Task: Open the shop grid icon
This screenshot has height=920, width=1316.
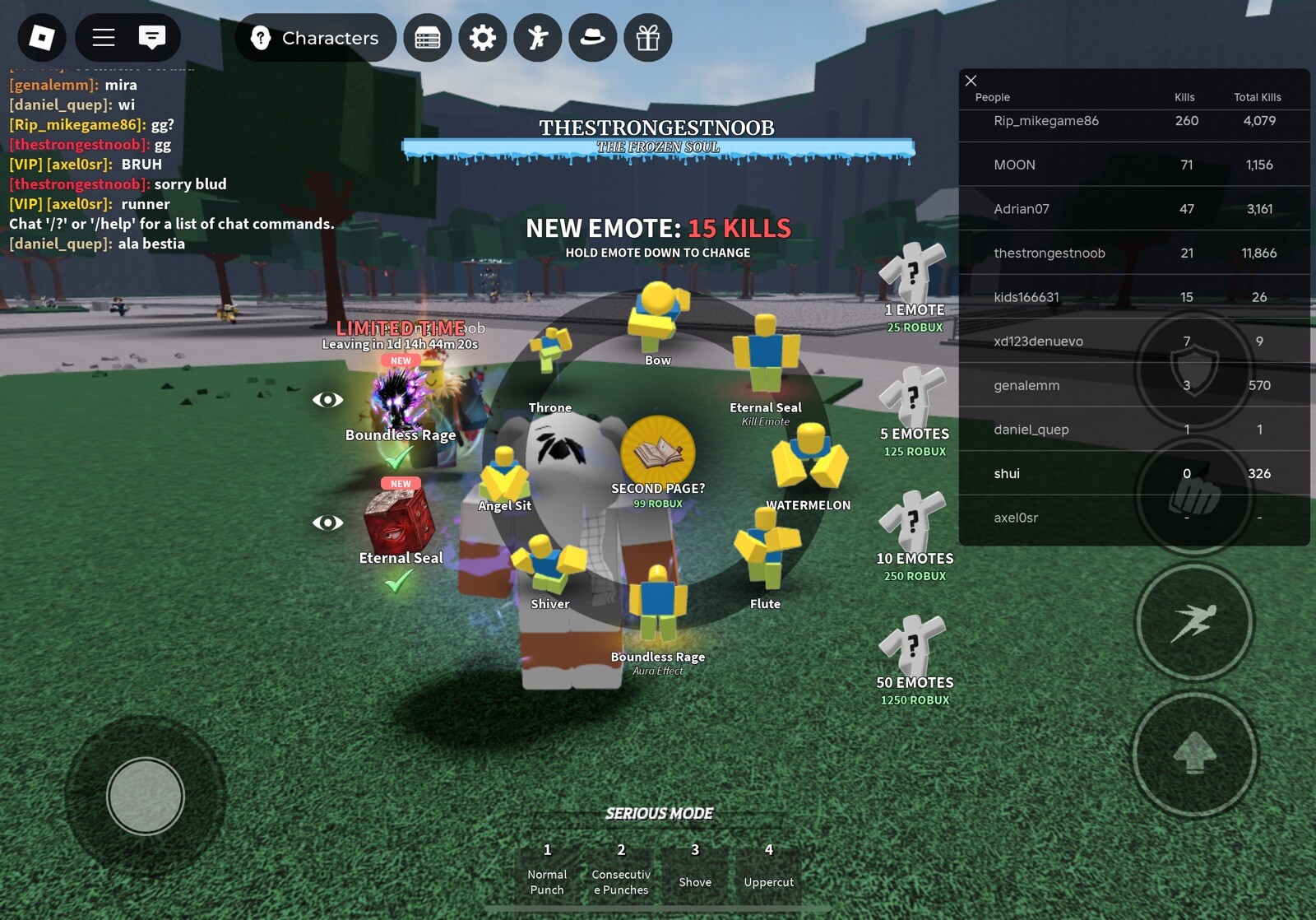Action: coord(428,38)
